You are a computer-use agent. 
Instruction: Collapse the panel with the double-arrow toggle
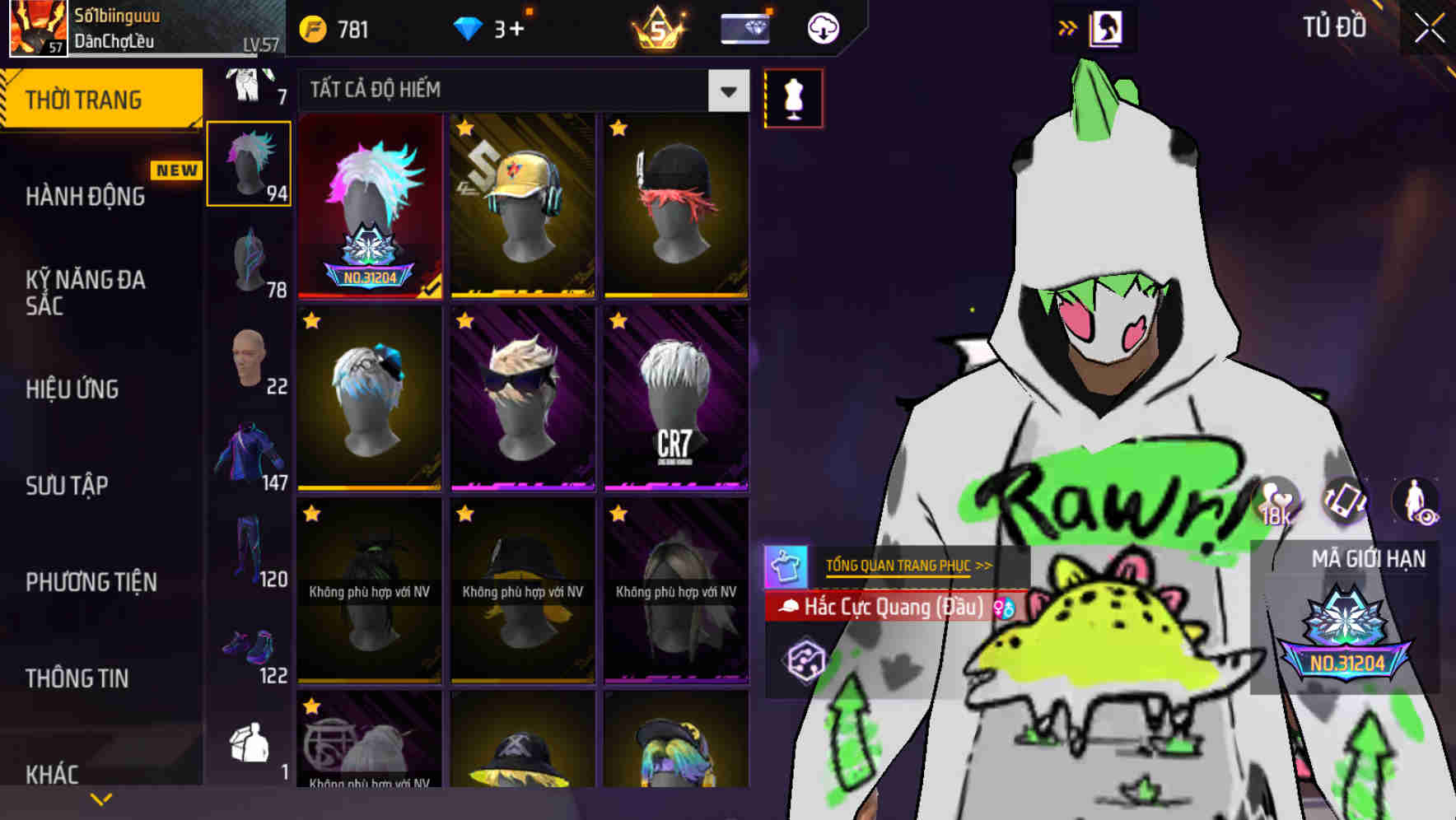coord(1068,27)
